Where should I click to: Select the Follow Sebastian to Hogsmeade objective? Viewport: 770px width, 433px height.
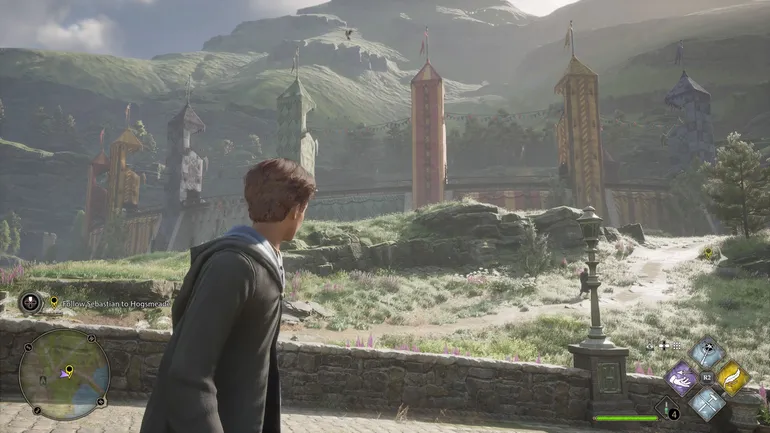click(x=110, y=302)
